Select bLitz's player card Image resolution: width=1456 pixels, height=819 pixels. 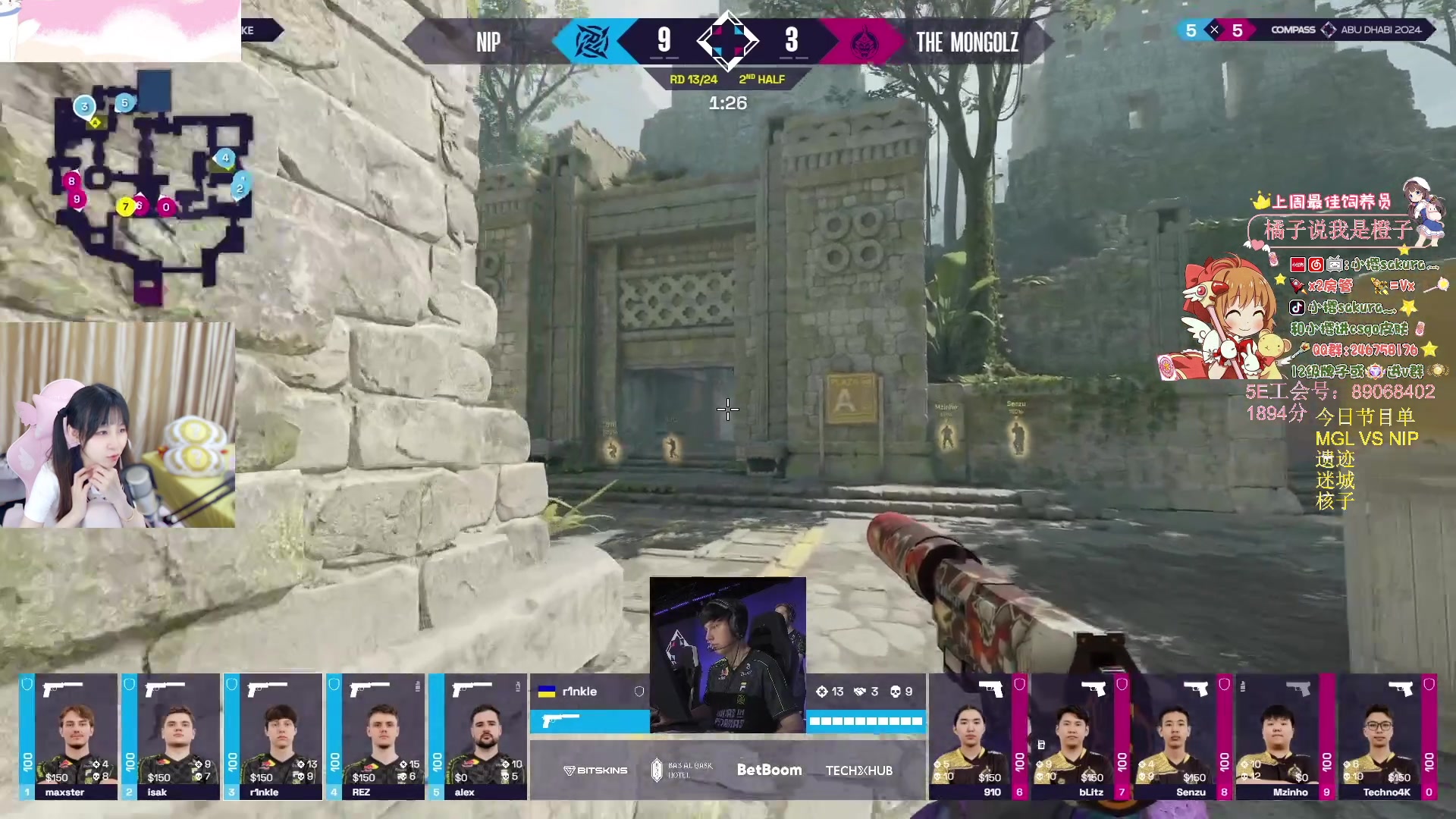[x=1081, y=736]
